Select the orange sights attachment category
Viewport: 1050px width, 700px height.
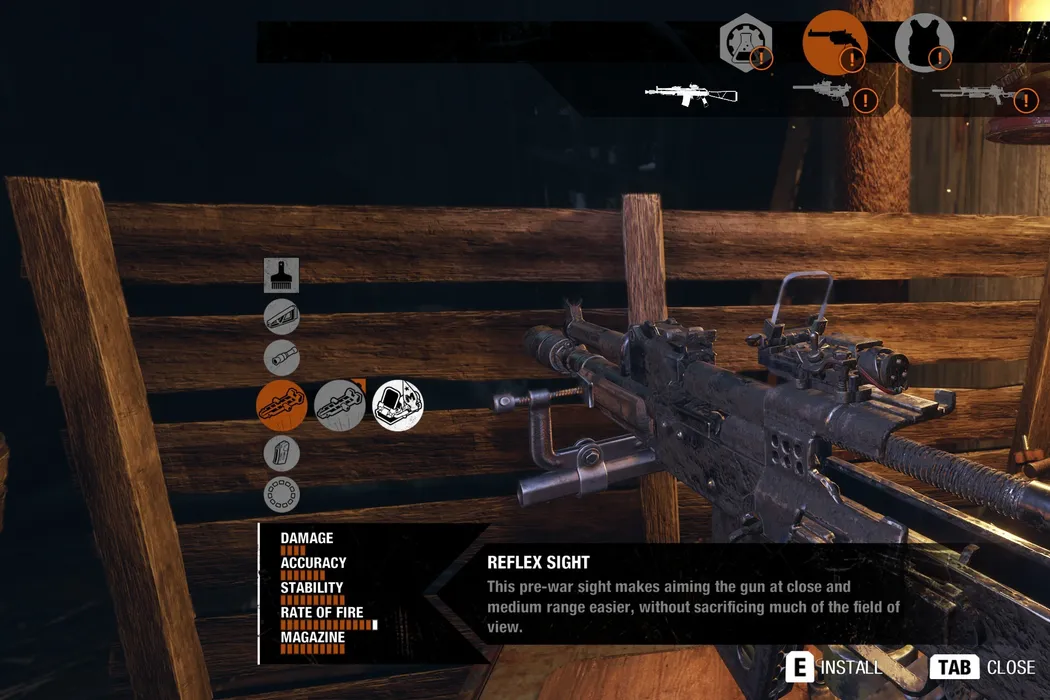(281, 405)
